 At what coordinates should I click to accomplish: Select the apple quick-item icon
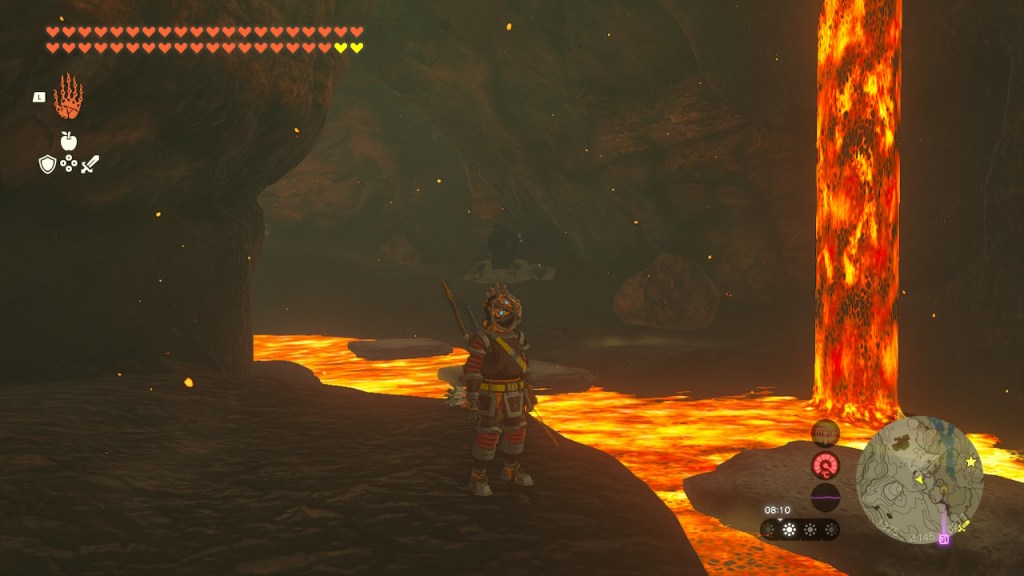[x=68, y=141]
